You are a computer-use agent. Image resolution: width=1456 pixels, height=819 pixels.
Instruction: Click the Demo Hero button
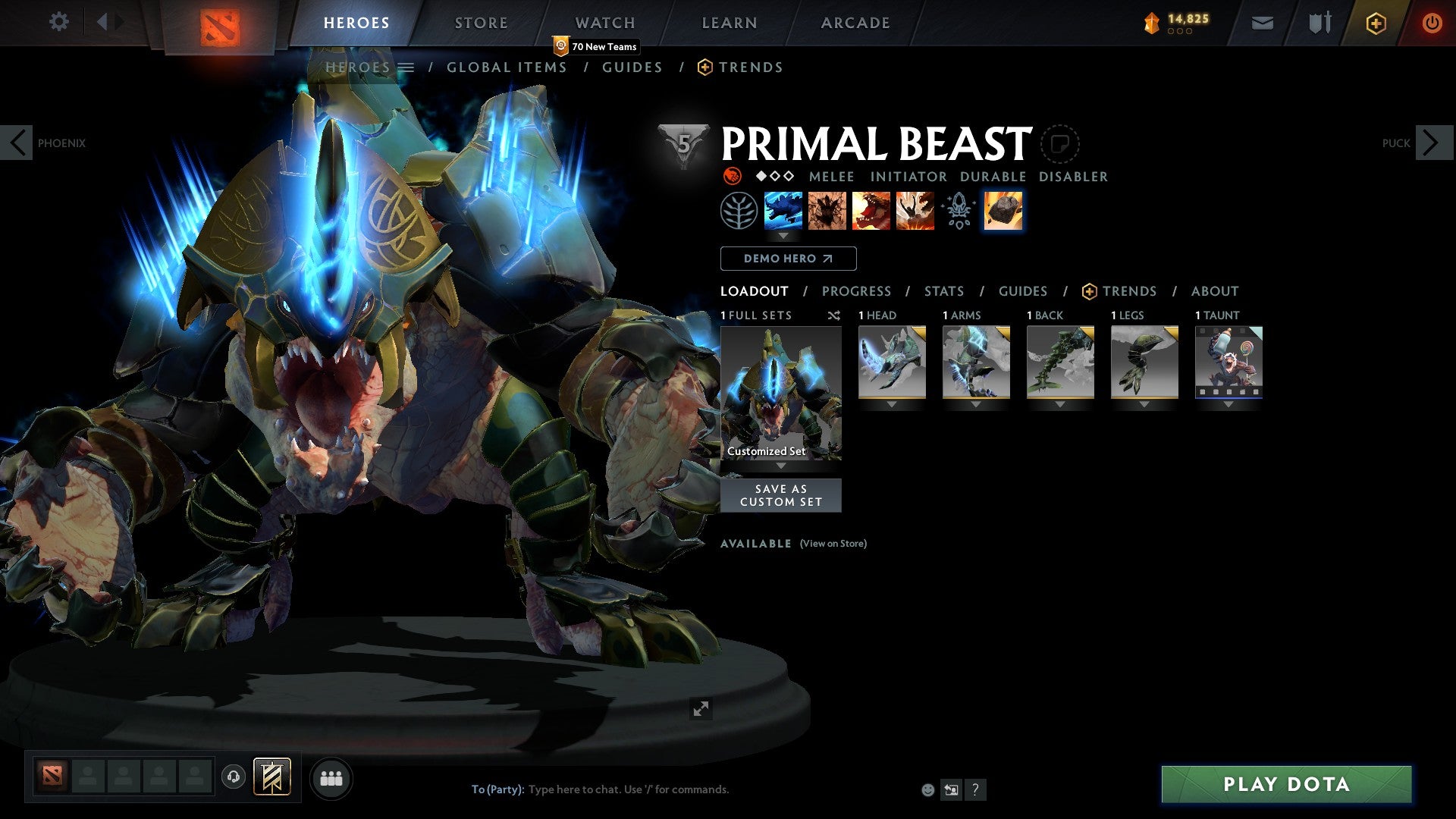pos(788,259)
